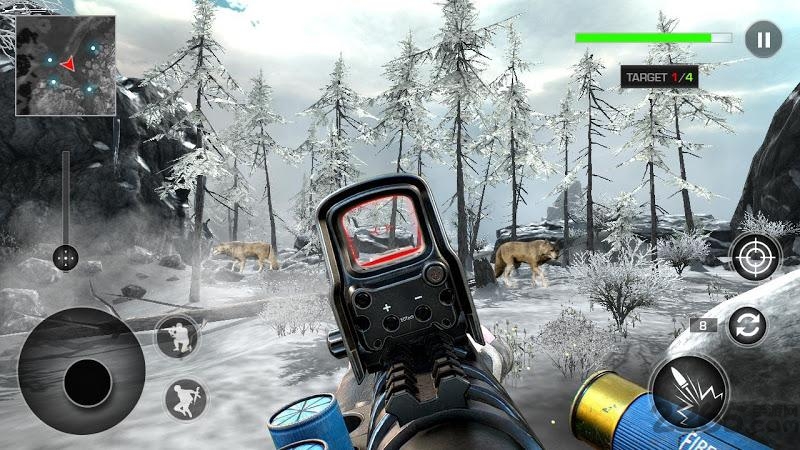Activate the running sprint stance icon
This screenshot has width=800, height=450.
(x=186, y=399)
